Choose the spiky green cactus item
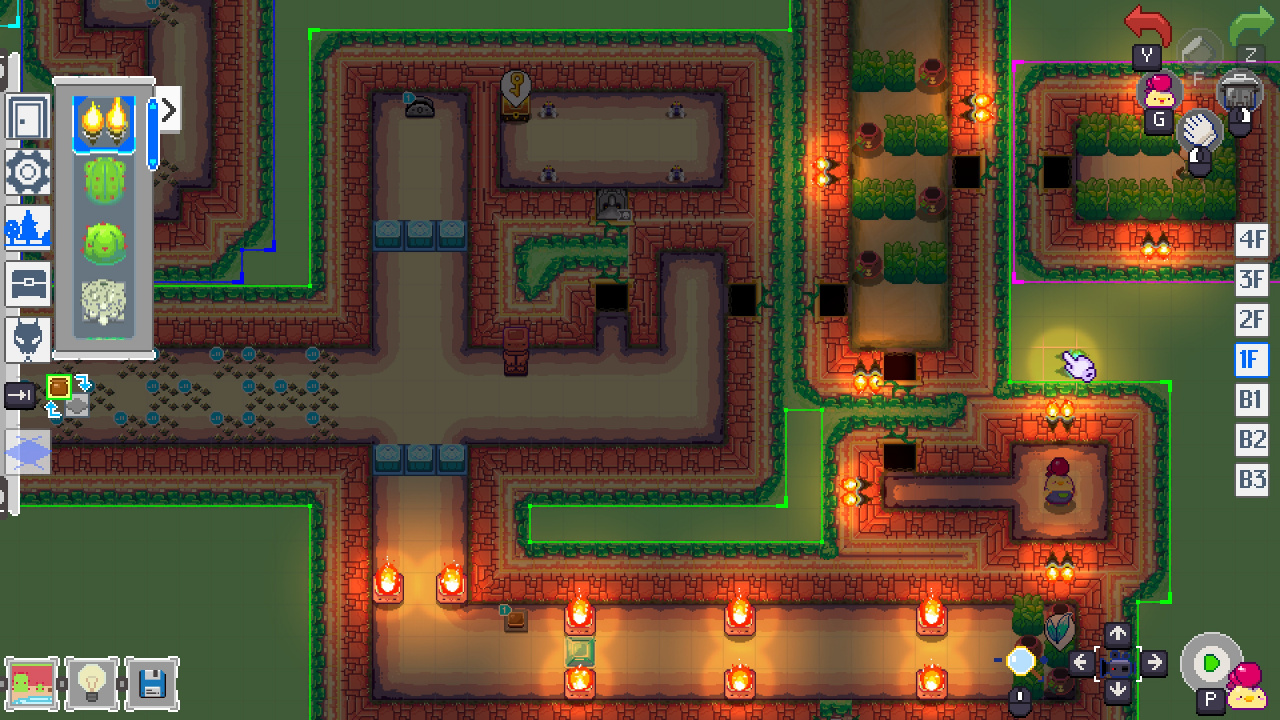This screenshot has height=720, width=1280. tap(104, 182)
